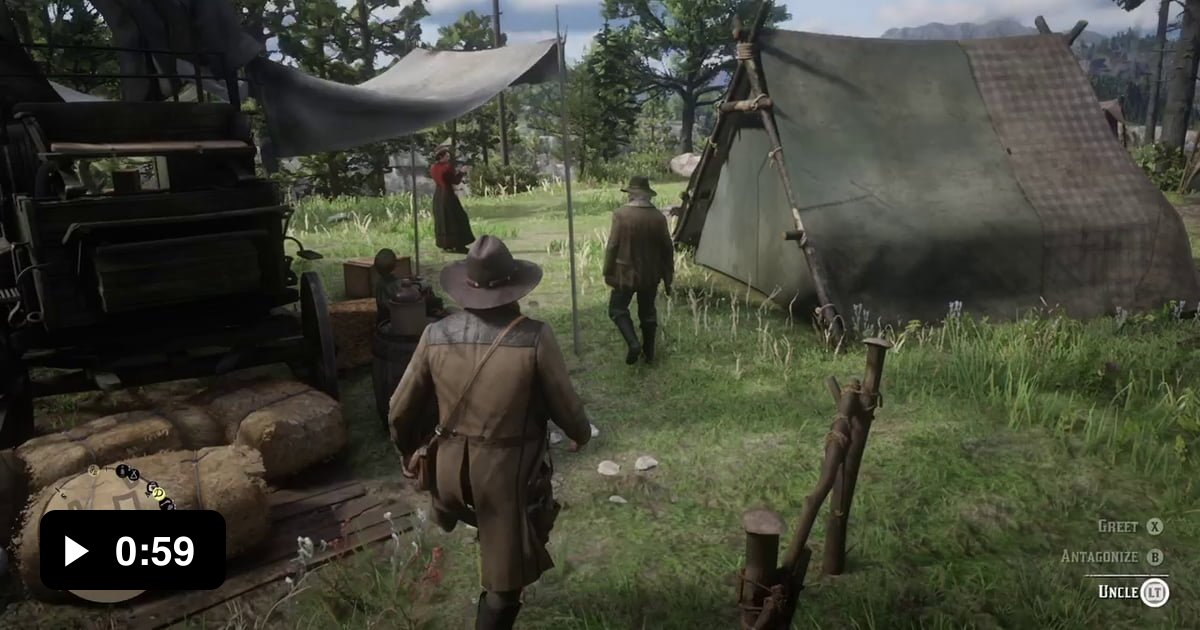Click the yellow D marker on the minimap
This screenshot has width=1200, height=630.
click(x=157, y=491)
